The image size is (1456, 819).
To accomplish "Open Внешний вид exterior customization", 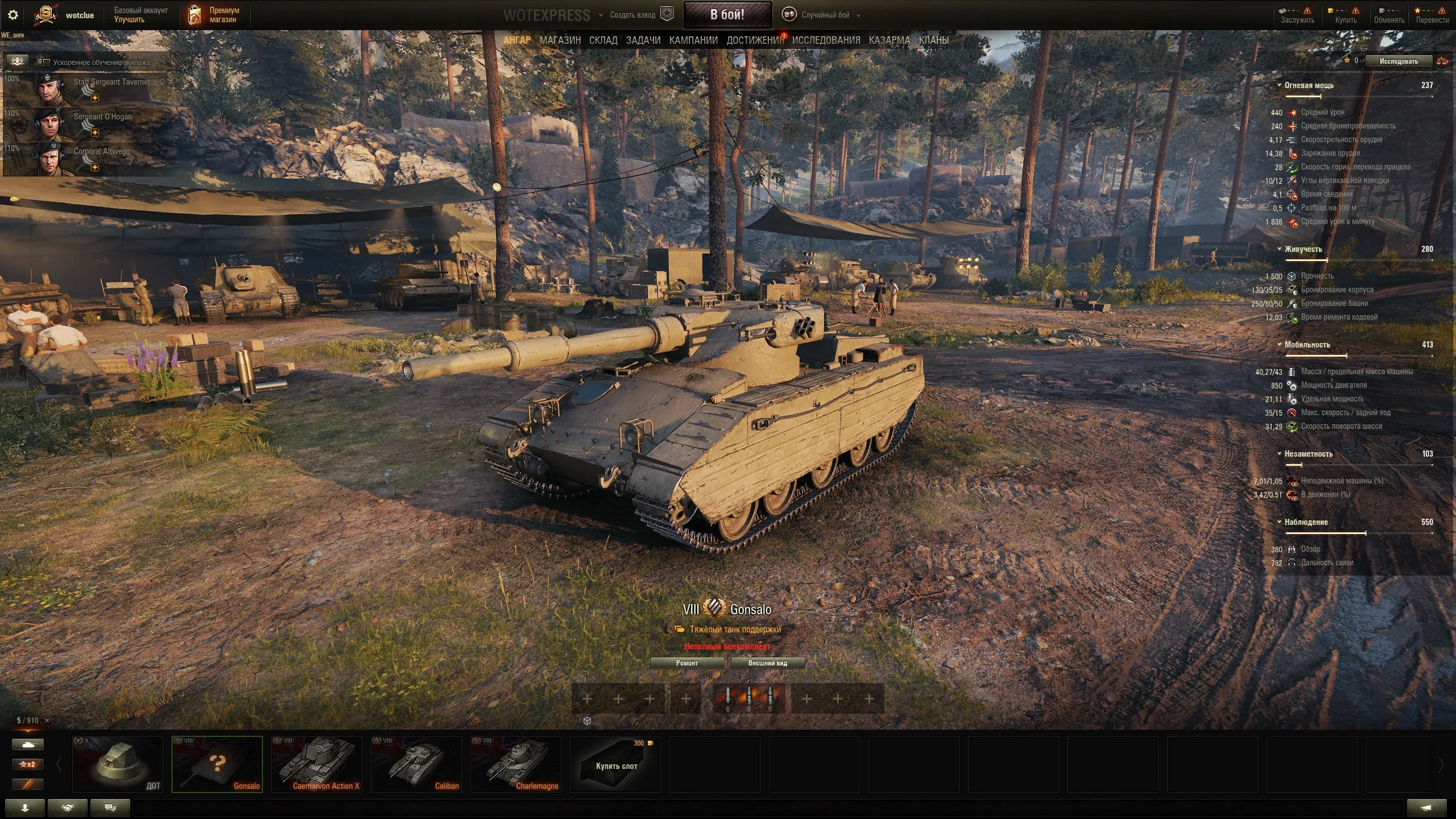I will coord(767,663).
